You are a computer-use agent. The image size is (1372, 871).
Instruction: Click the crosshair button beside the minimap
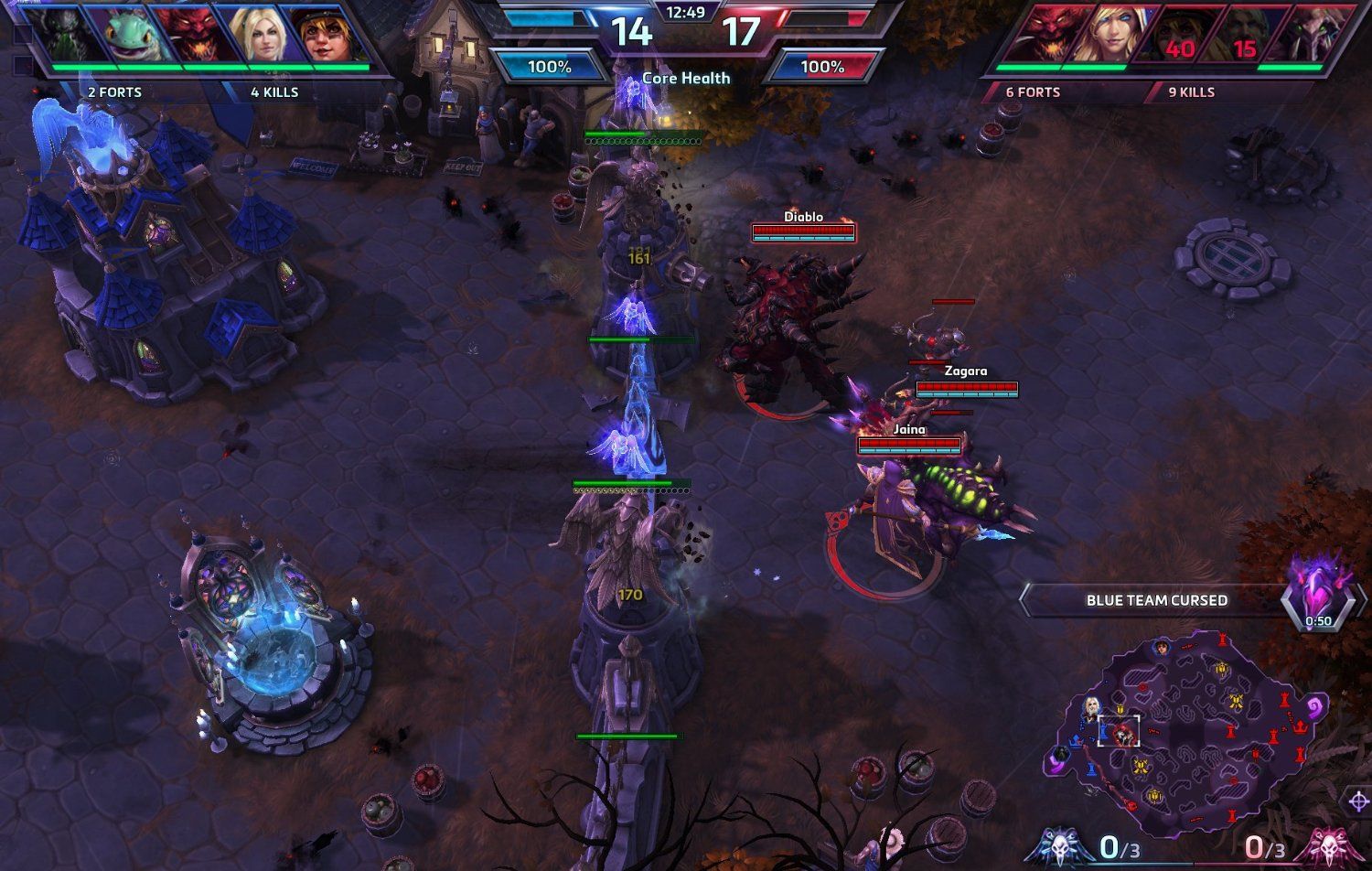tap(1357, 801)
